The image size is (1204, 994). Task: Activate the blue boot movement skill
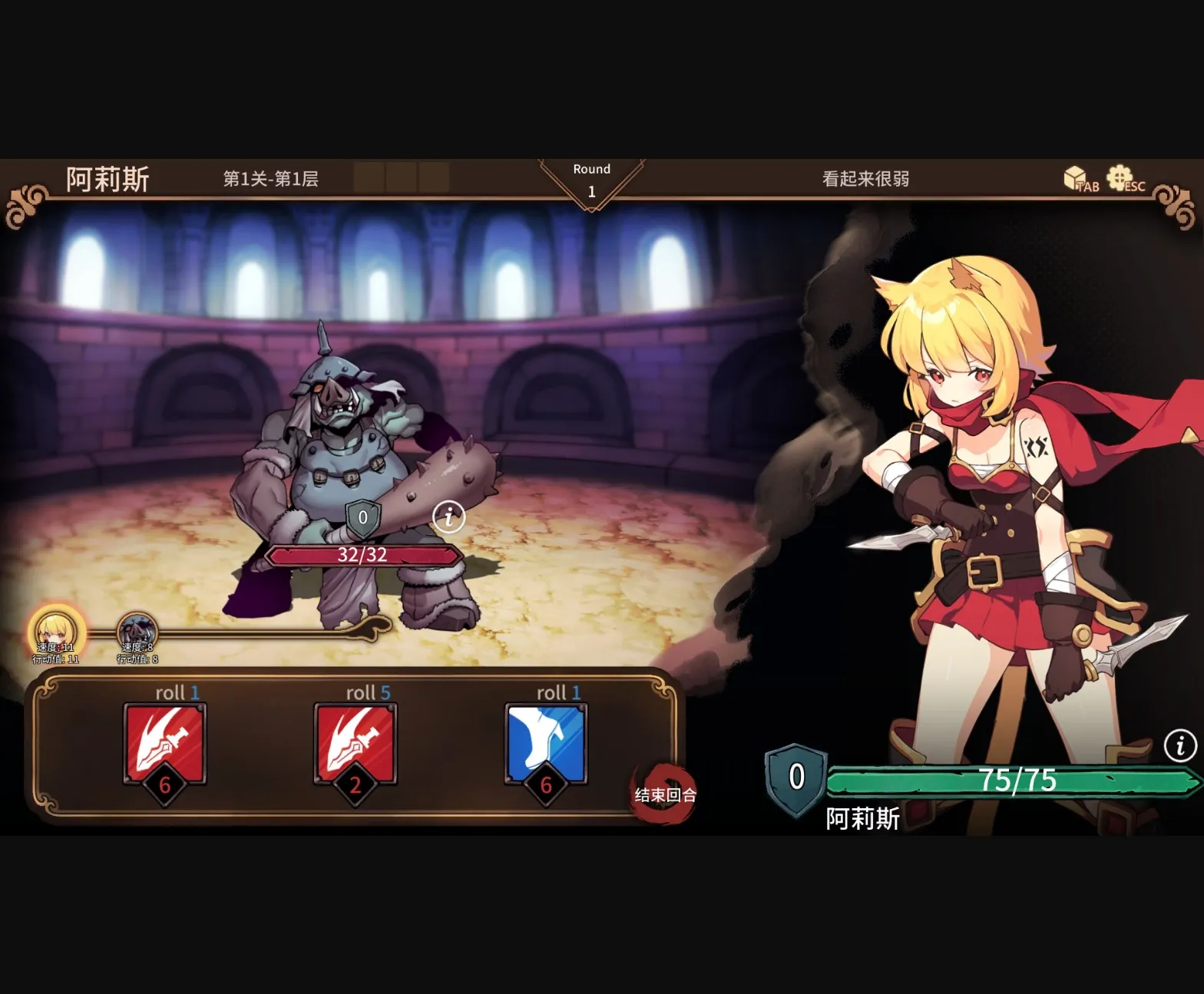546,742
